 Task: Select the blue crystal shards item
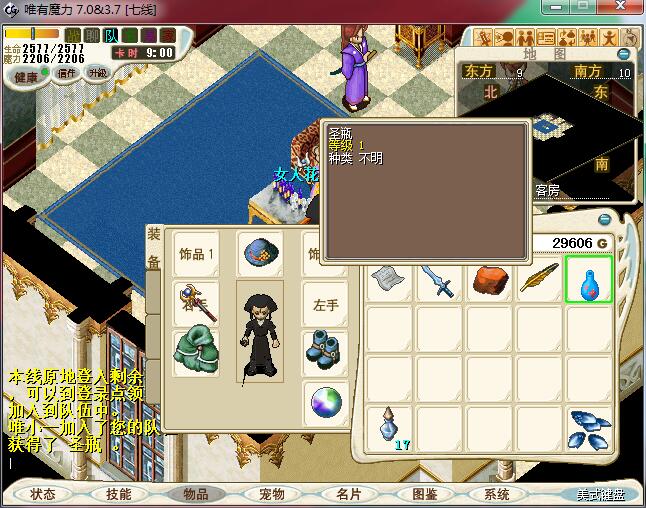pyautogui.click(x=589, y=428)
